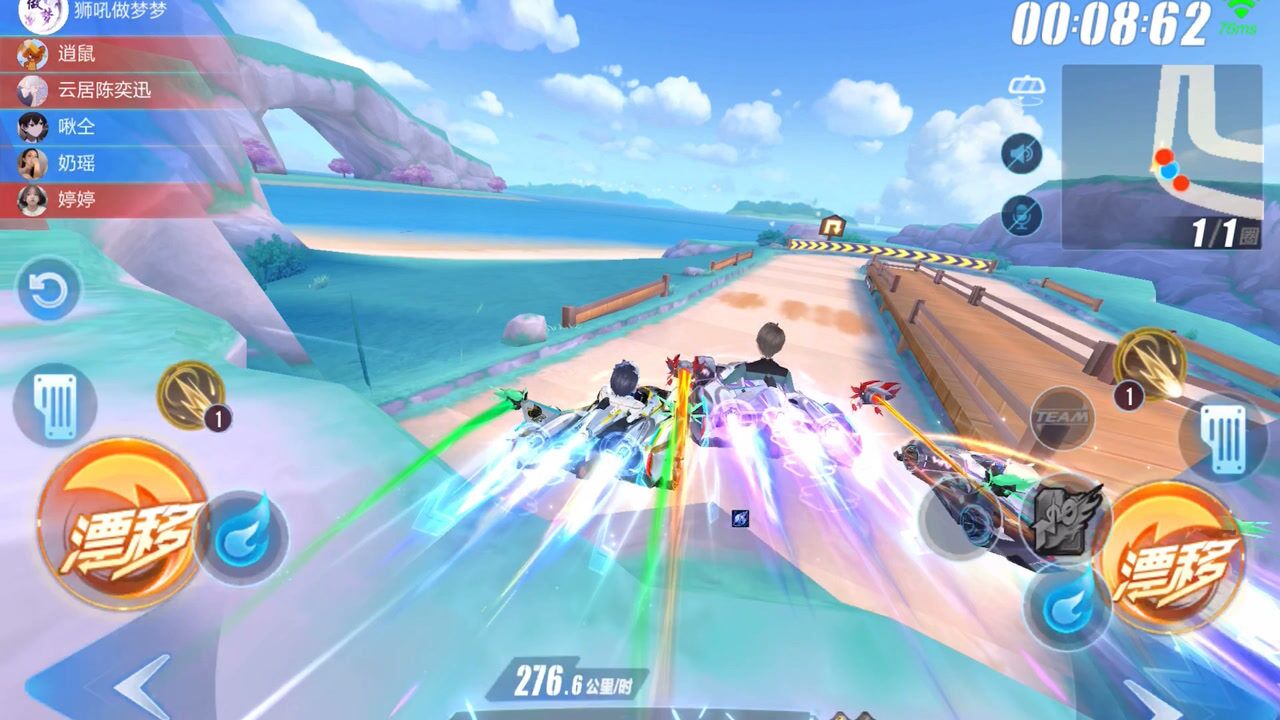Tap the brake pedal below the reset button
The height and width of the screenshot is (720, 1280).
point(54,405)
